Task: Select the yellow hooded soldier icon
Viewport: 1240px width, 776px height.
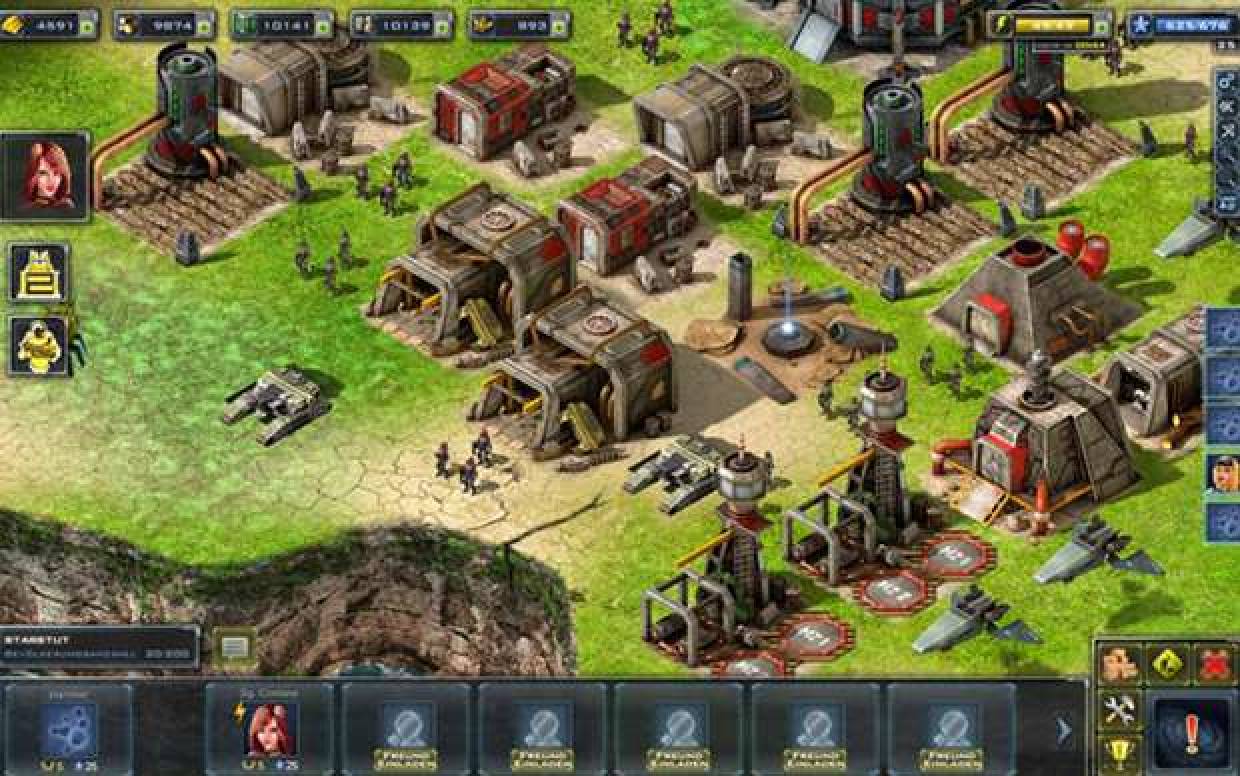Action: (x=39, y=346)
